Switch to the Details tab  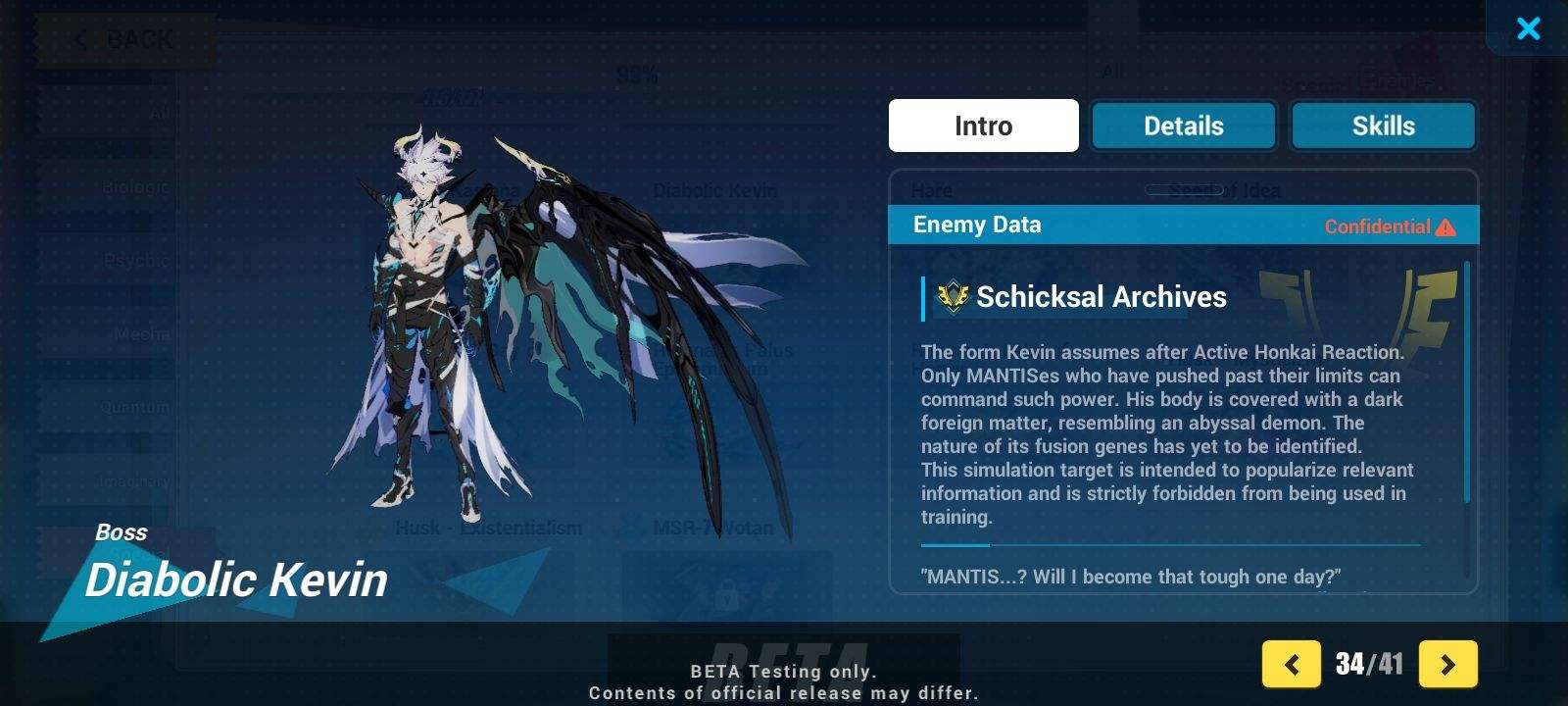1183,126
